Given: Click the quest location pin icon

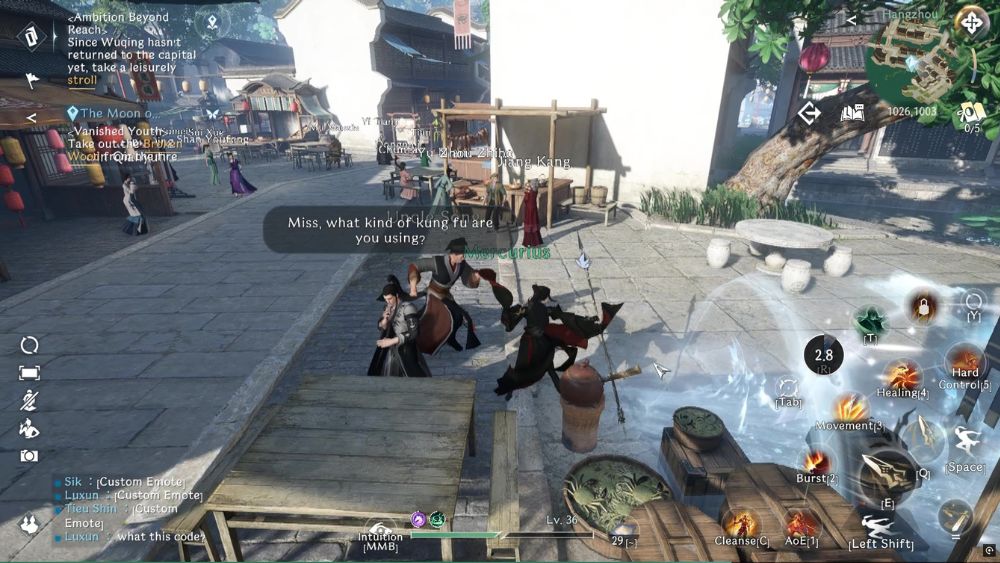Looking at the screenshot, I should tap(212, 20).
